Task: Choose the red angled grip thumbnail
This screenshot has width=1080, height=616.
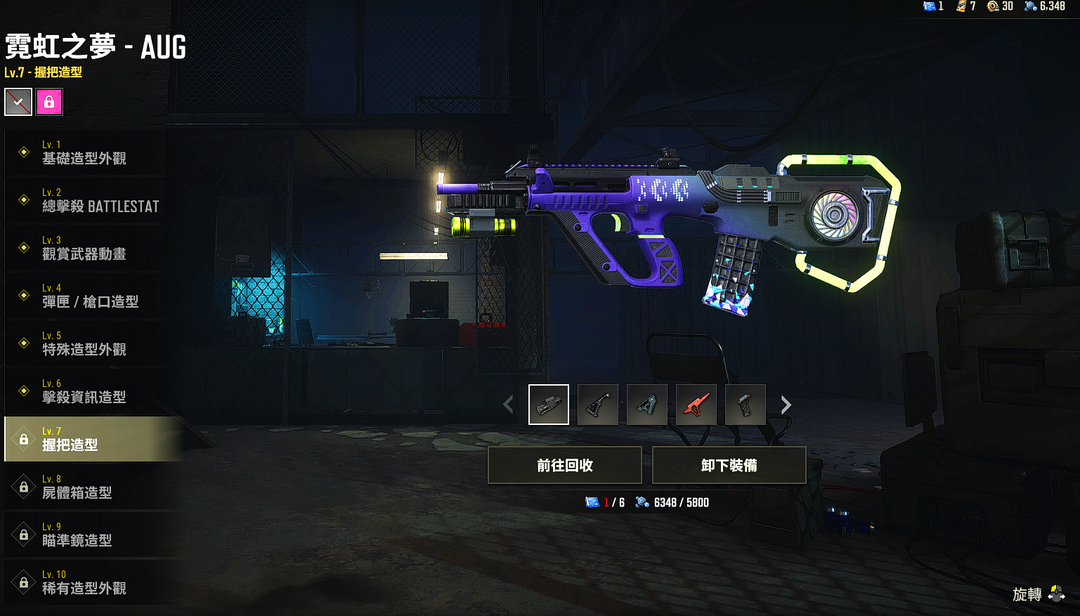Action: tap(696, 405)
